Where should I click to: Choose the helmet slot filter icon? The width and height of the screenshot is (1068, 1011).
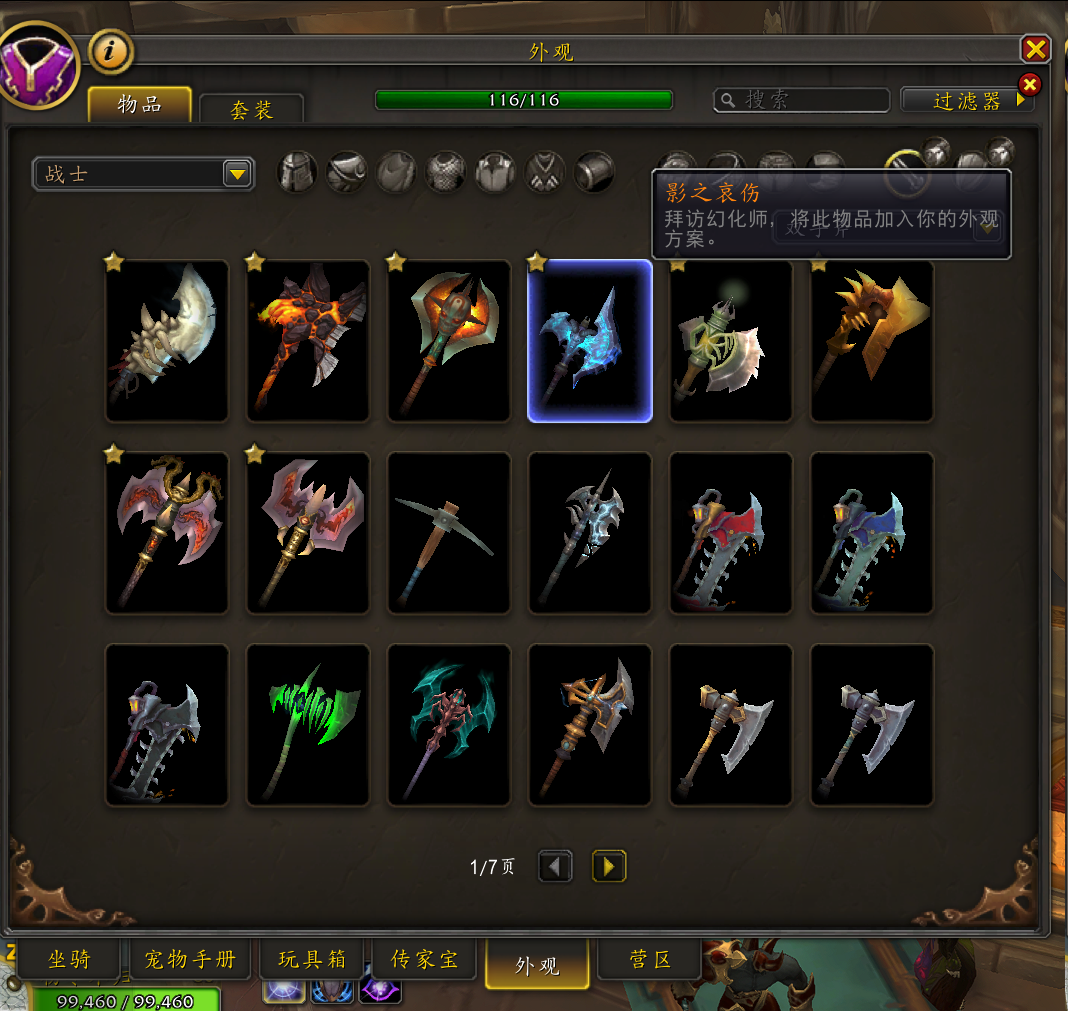pos(297,172)
